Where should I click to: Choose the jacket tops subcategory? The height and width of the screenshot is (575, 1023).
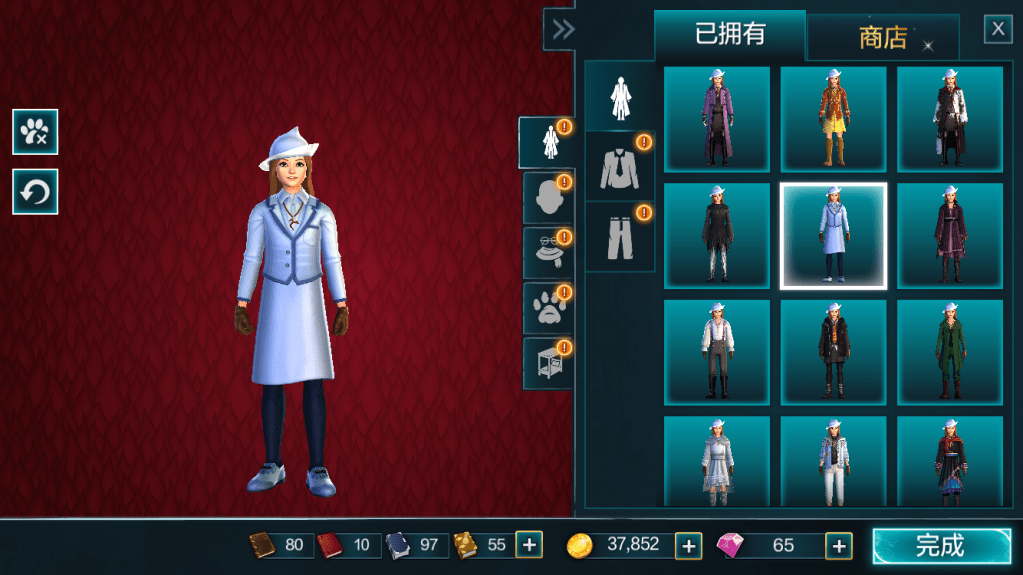pyautogui.click(x=620, y=167)
